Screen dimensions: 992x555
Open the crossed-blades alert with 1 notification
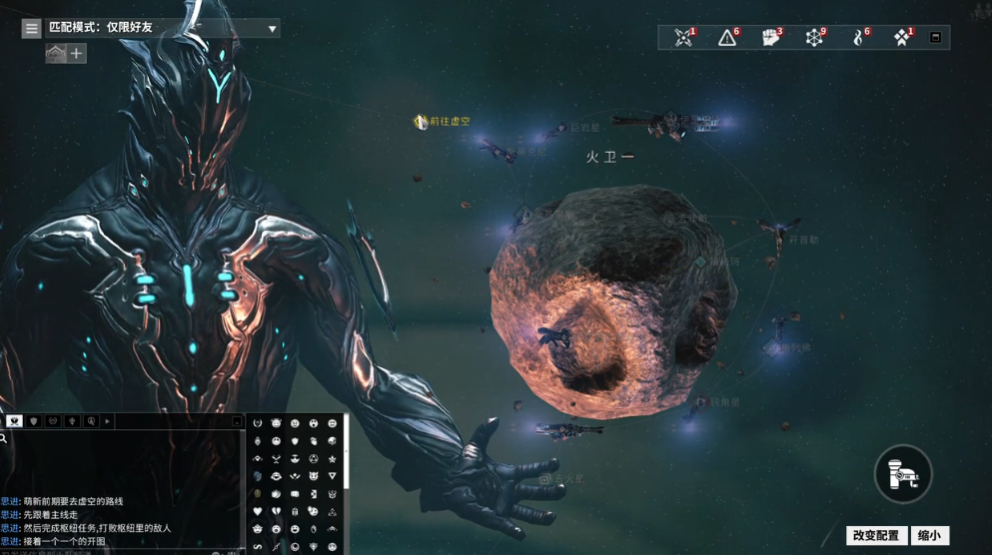tap(684, 38)
